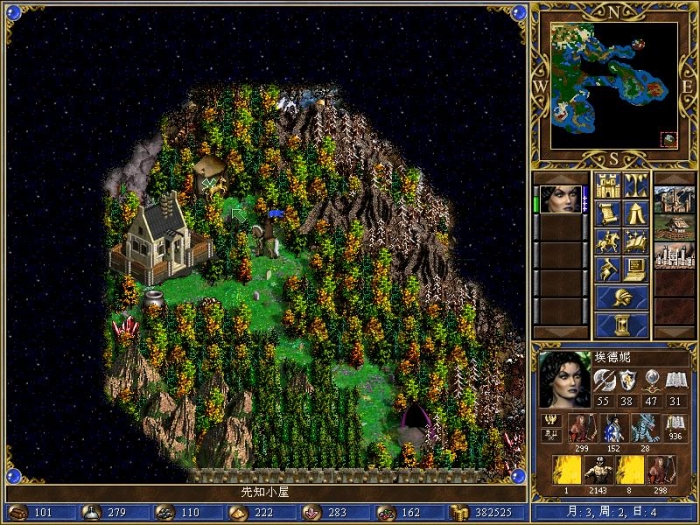Select next hero with the helmet button

[x=622, y=297]
